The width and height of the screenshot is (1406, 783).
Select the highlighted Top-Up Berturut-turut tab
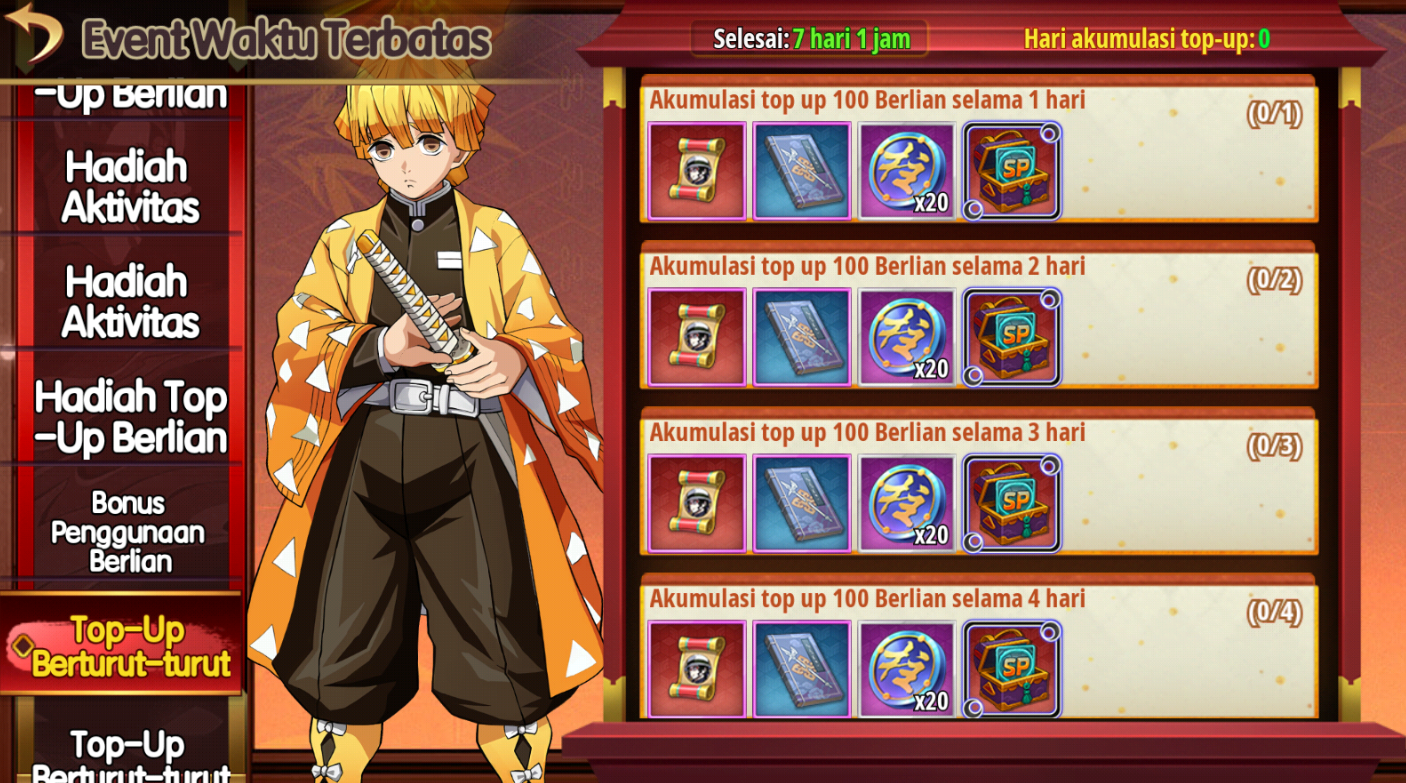pos(128,646)
